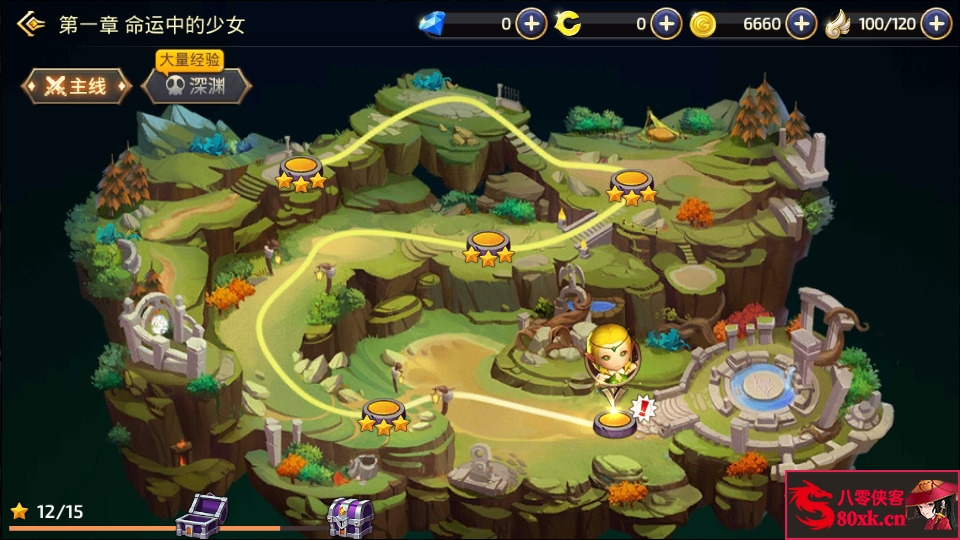Enter the current stage marked with an exclamation mark
Viewport: 960px width, 540px height.
[613, 422]
